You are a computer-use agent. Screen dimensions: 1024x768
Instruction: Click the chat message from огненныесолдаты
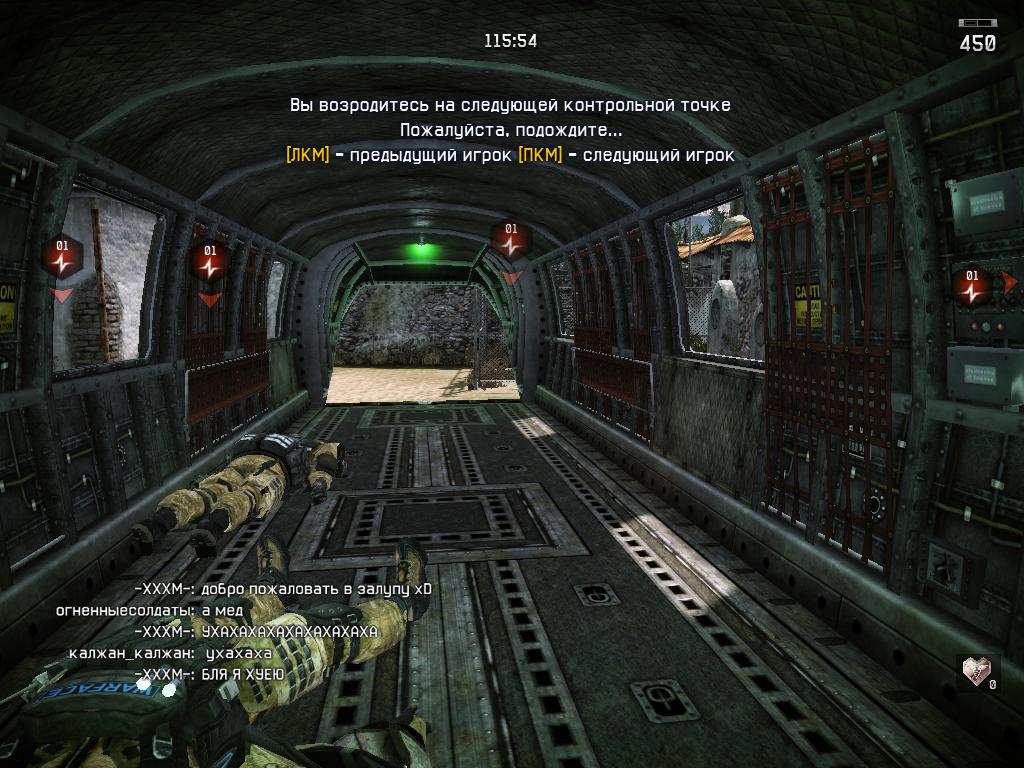click(x=149, y=610)
